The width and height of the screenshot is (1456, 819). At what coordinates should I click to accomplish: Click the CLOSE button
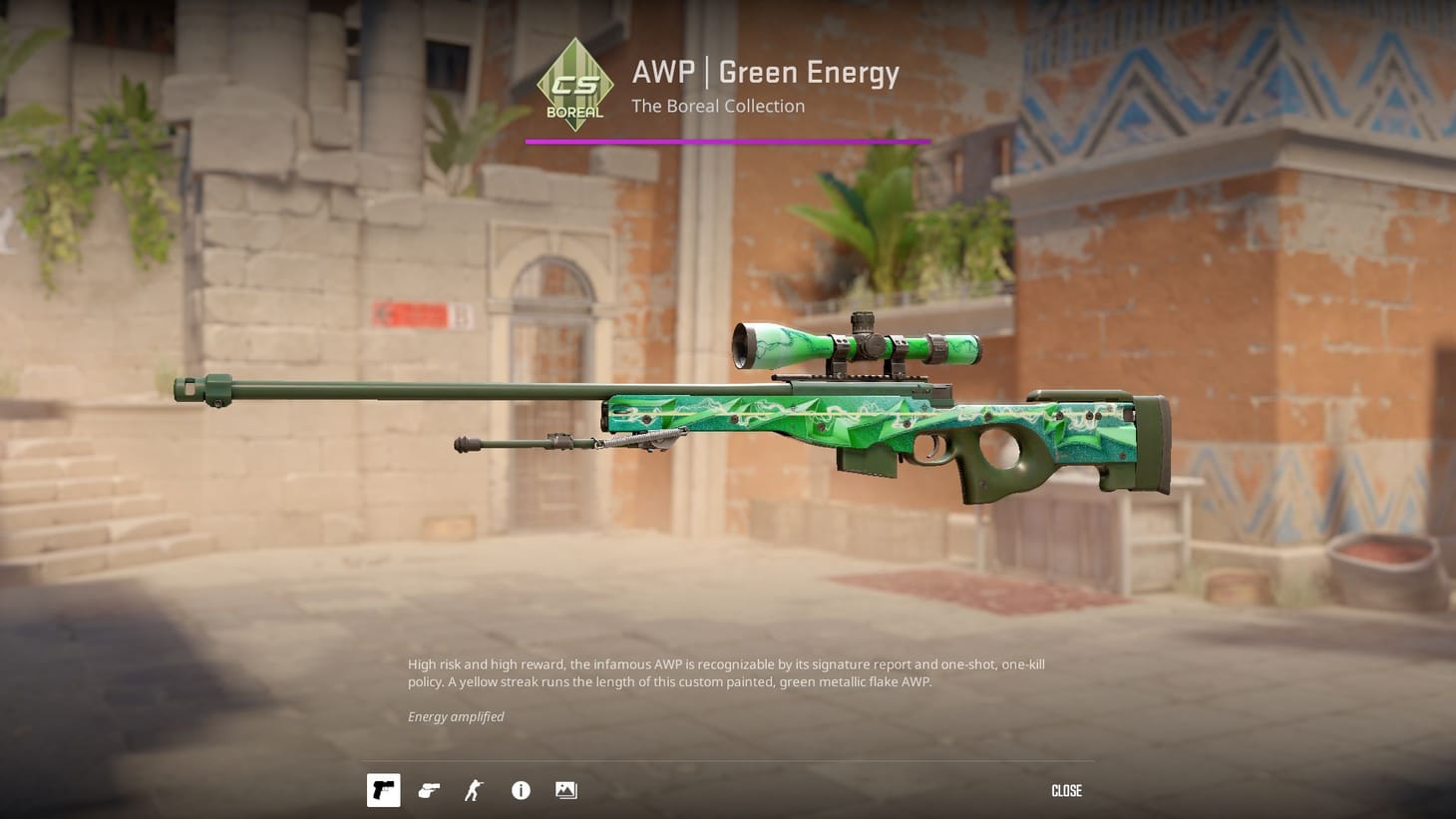[x=1065, y=790]
